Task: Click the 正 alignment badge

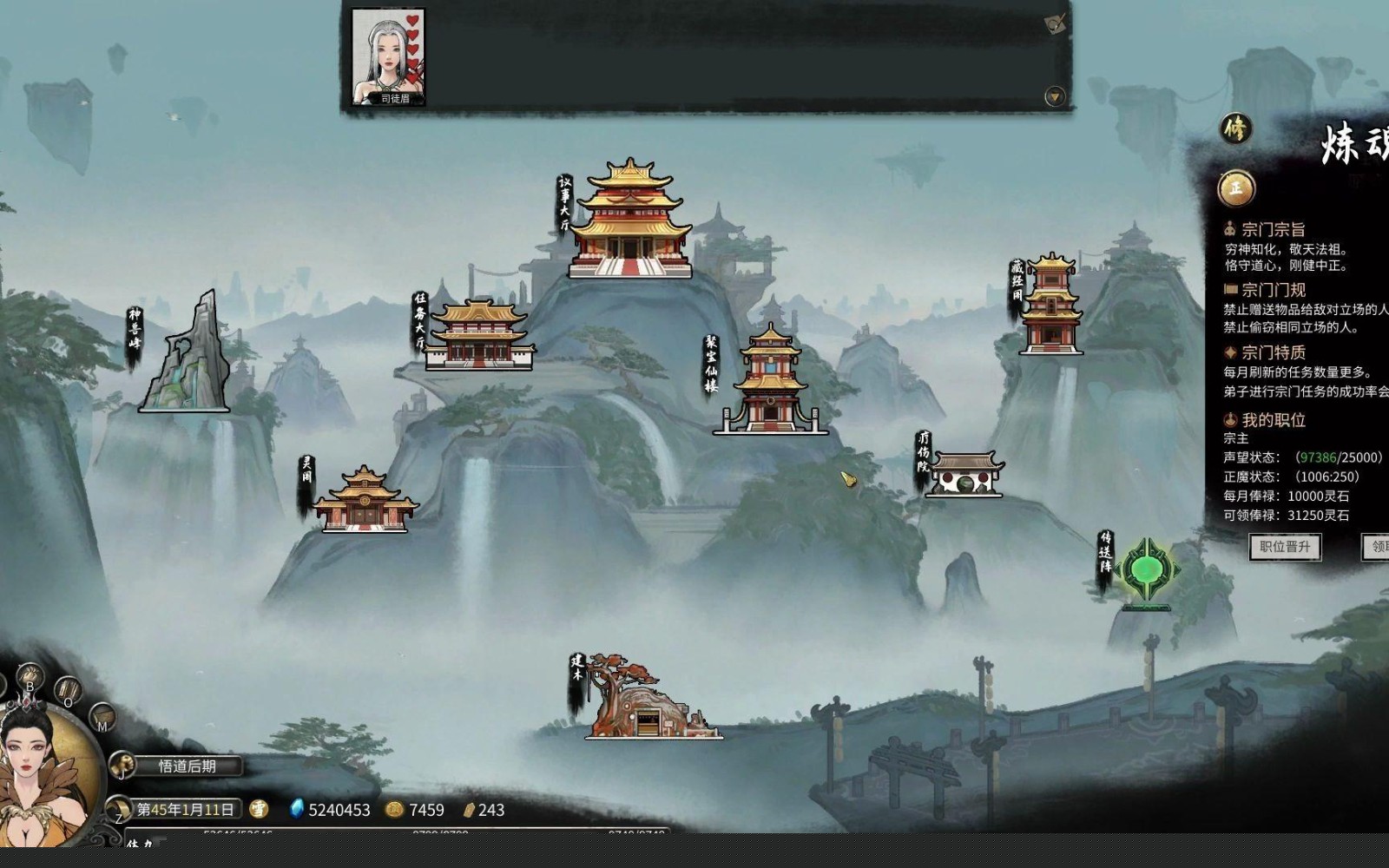Action: coord(1235,187)
